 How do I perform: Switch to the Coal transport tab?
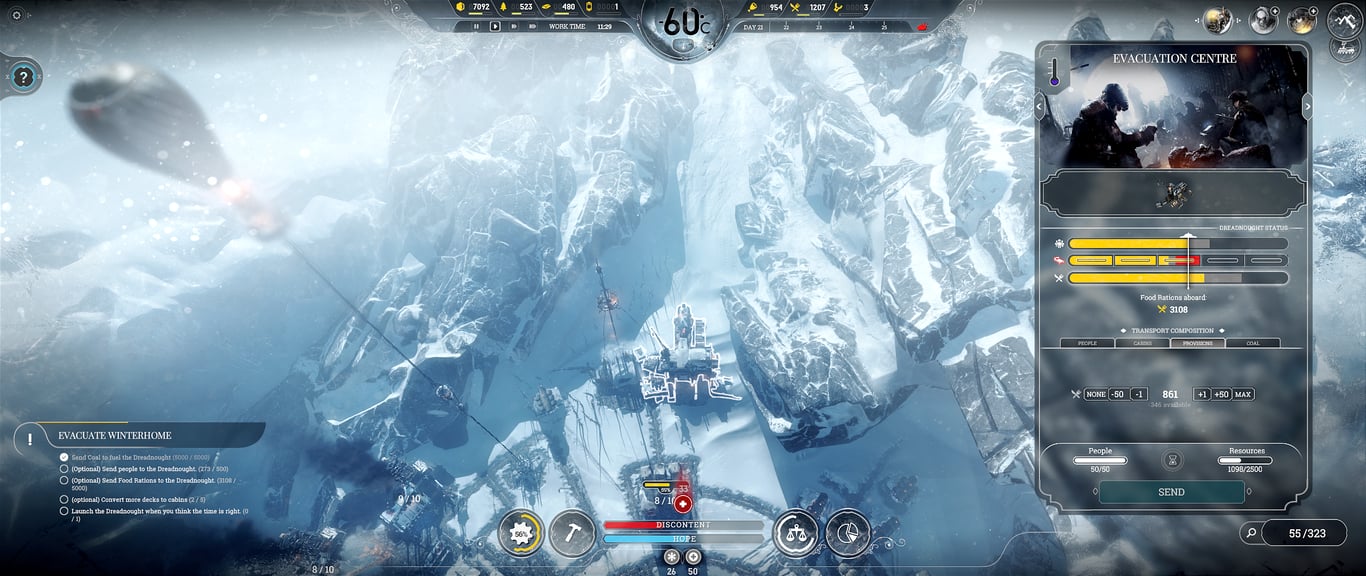click(1252, 343)
